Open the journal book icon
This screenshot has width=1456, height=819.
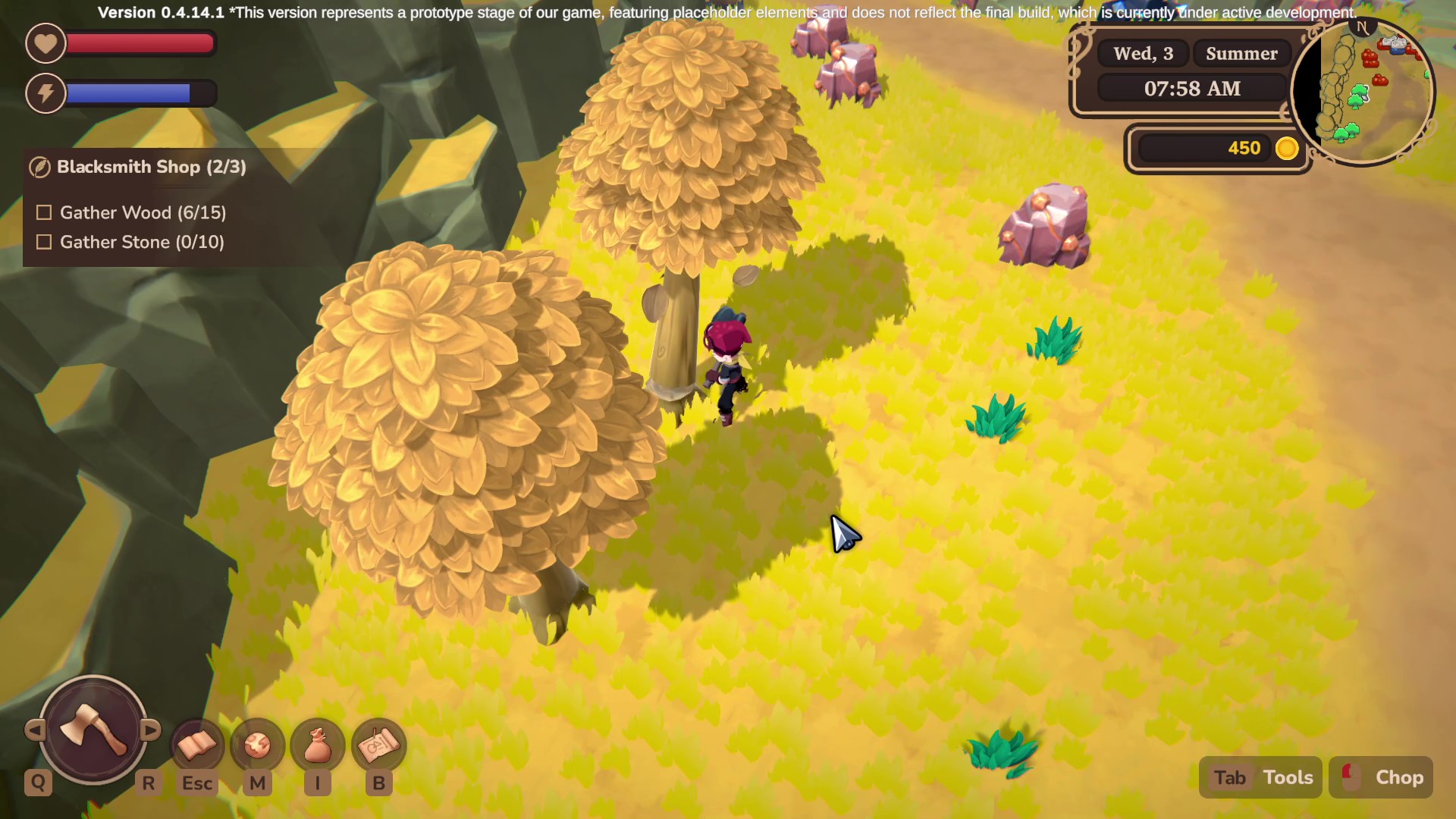(197, 745)
